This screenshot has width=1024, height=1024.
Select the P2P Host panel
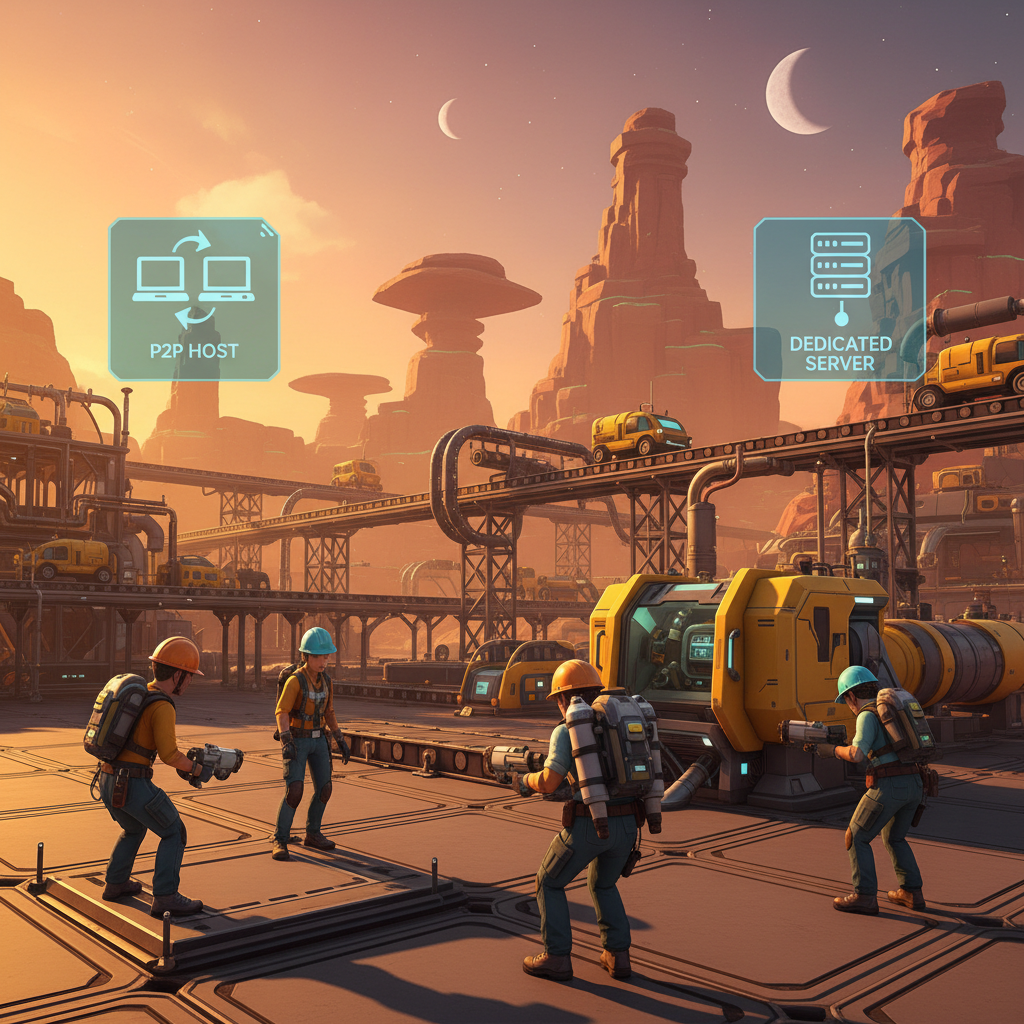(x=193, y=299)
